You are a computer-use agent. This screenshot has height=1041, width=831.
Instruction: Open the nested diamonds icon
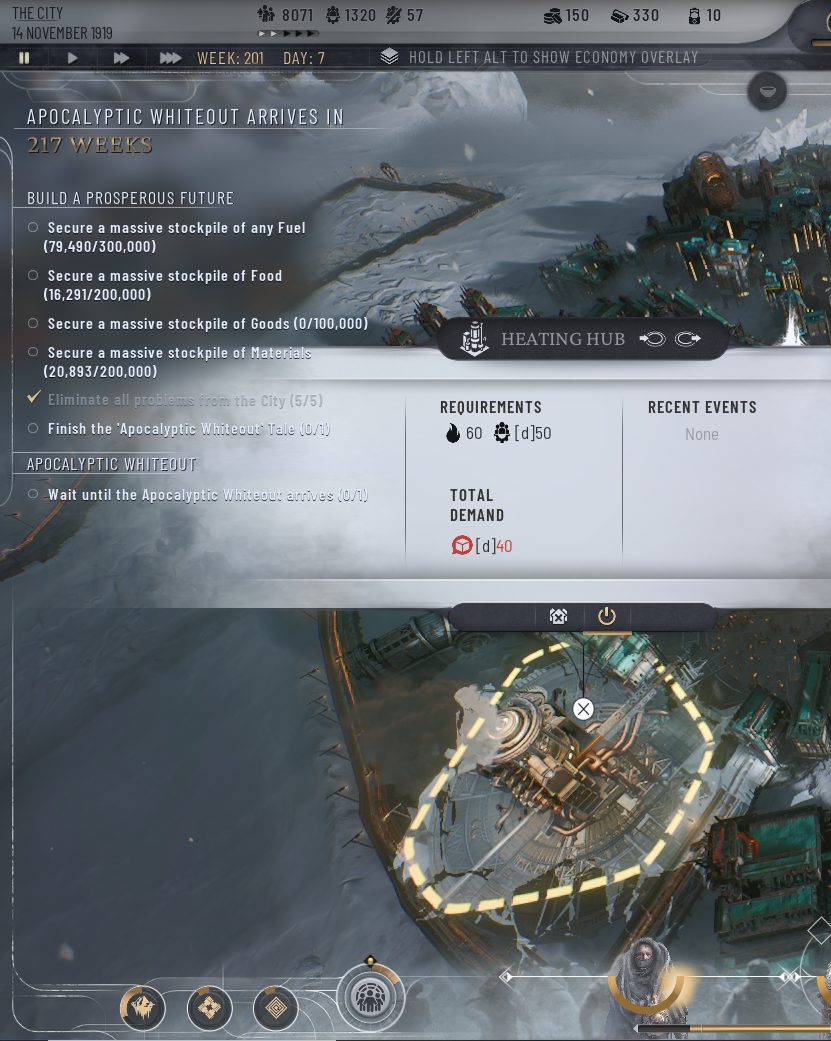click(x=277, y=1008)
